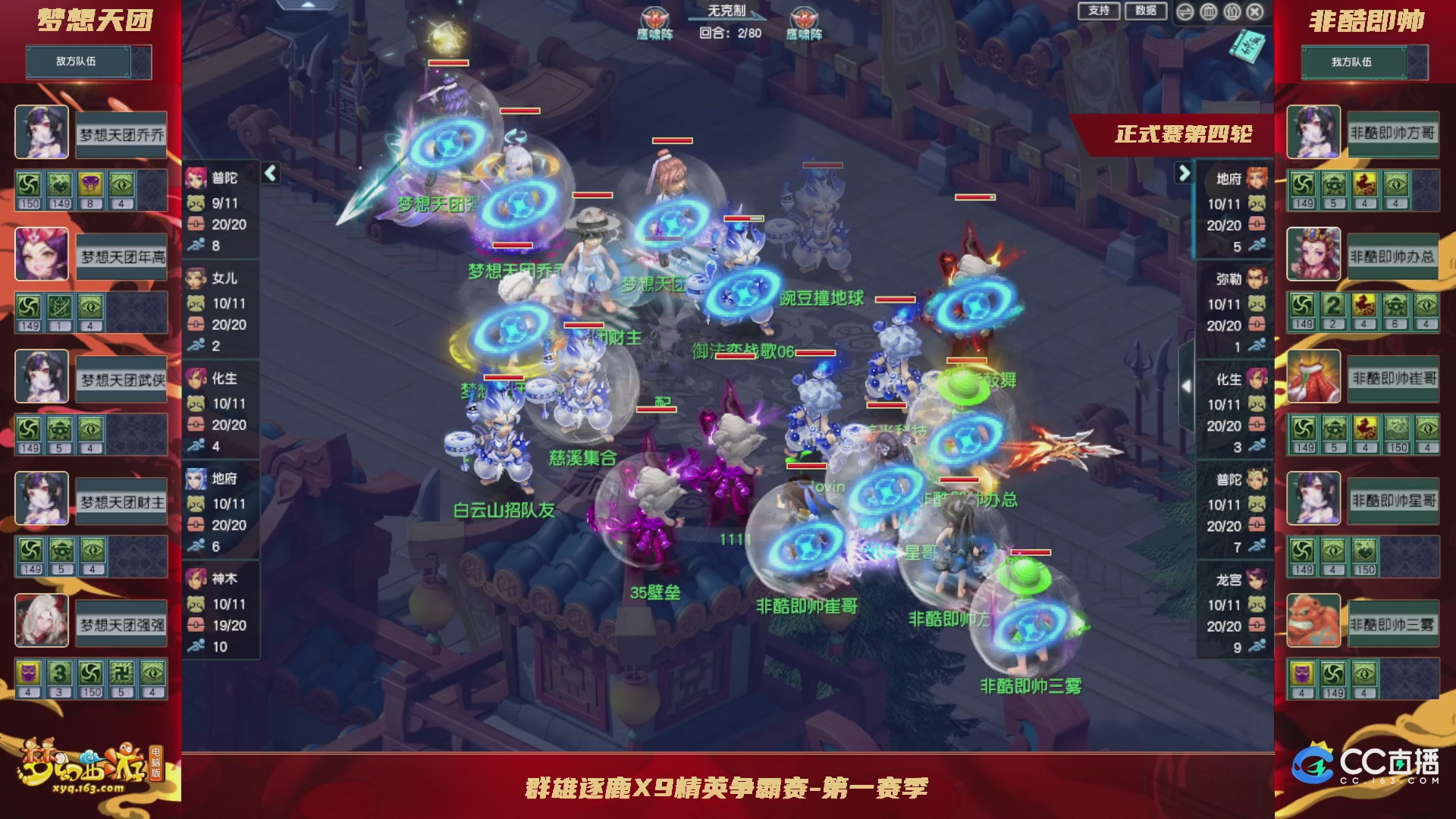Collapse the left roster panel with its chevron
Image resolution: width=1456 pixels, height=819 pixels.
point(269,173)
